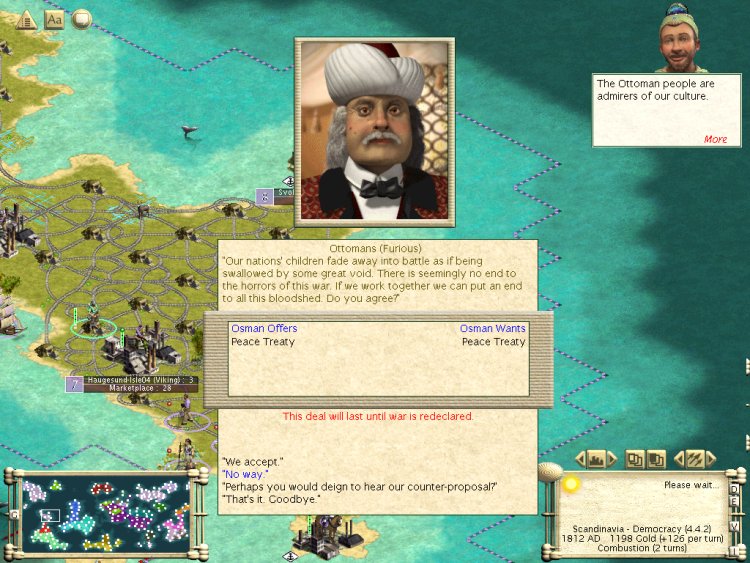Screen dimensions: 750x563
Task: Open the V shortcut on info box
Action: click(x=734, y=526)
